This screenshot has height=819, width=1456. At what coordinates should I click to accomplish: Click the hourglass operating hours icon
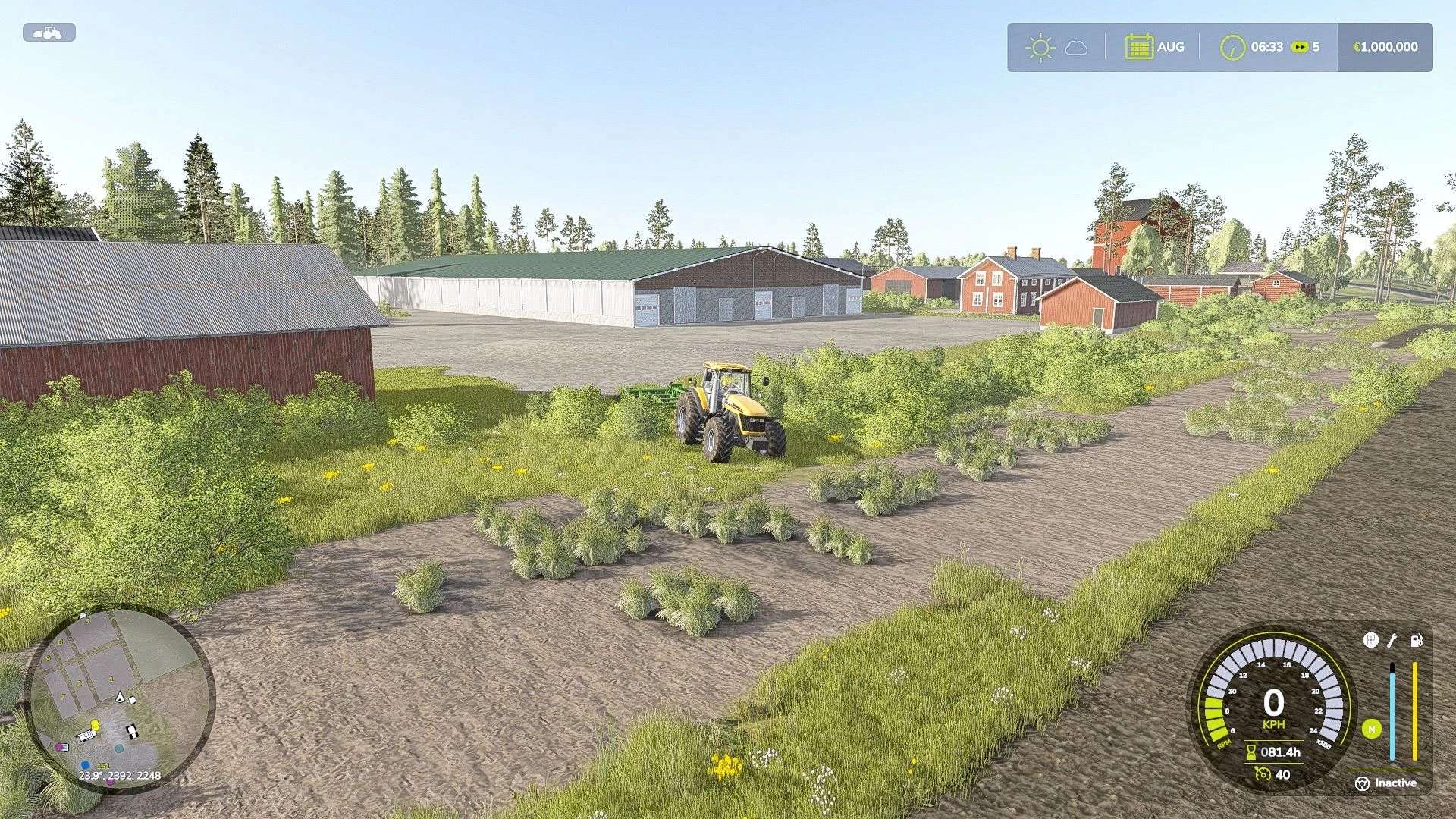click(1251, 752)
